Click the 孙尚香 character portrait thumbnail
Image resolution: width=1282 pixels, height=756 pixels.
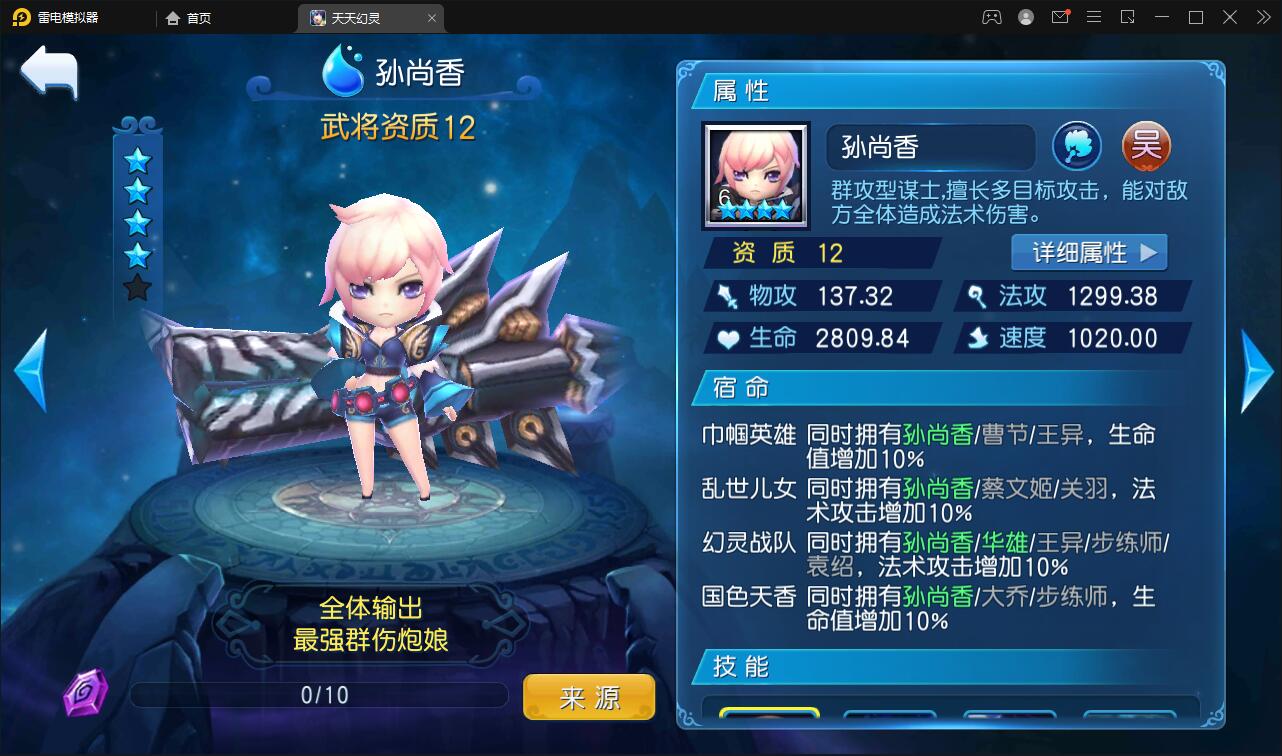755,175
